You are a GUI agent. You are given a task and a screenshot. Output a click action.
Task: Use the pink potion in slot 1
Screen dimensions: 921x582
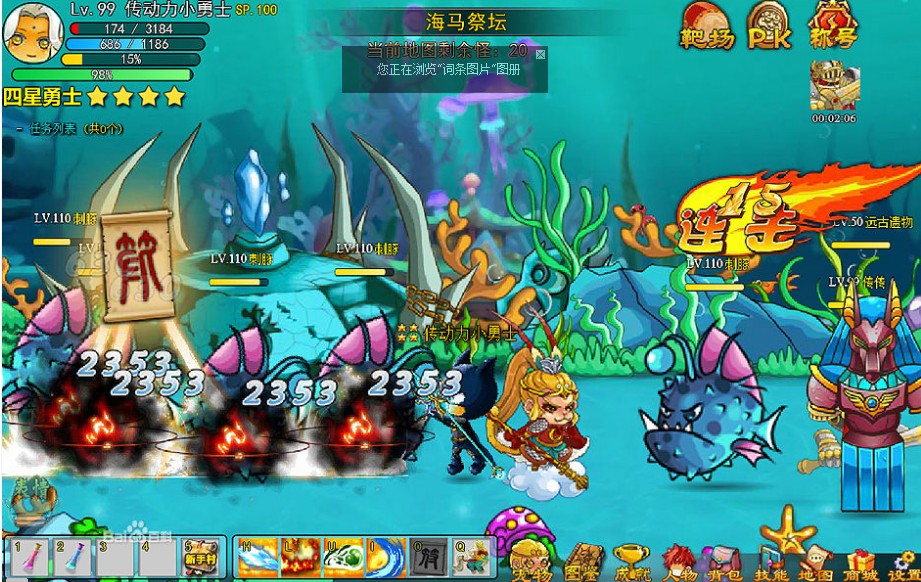tap(24, 559)
